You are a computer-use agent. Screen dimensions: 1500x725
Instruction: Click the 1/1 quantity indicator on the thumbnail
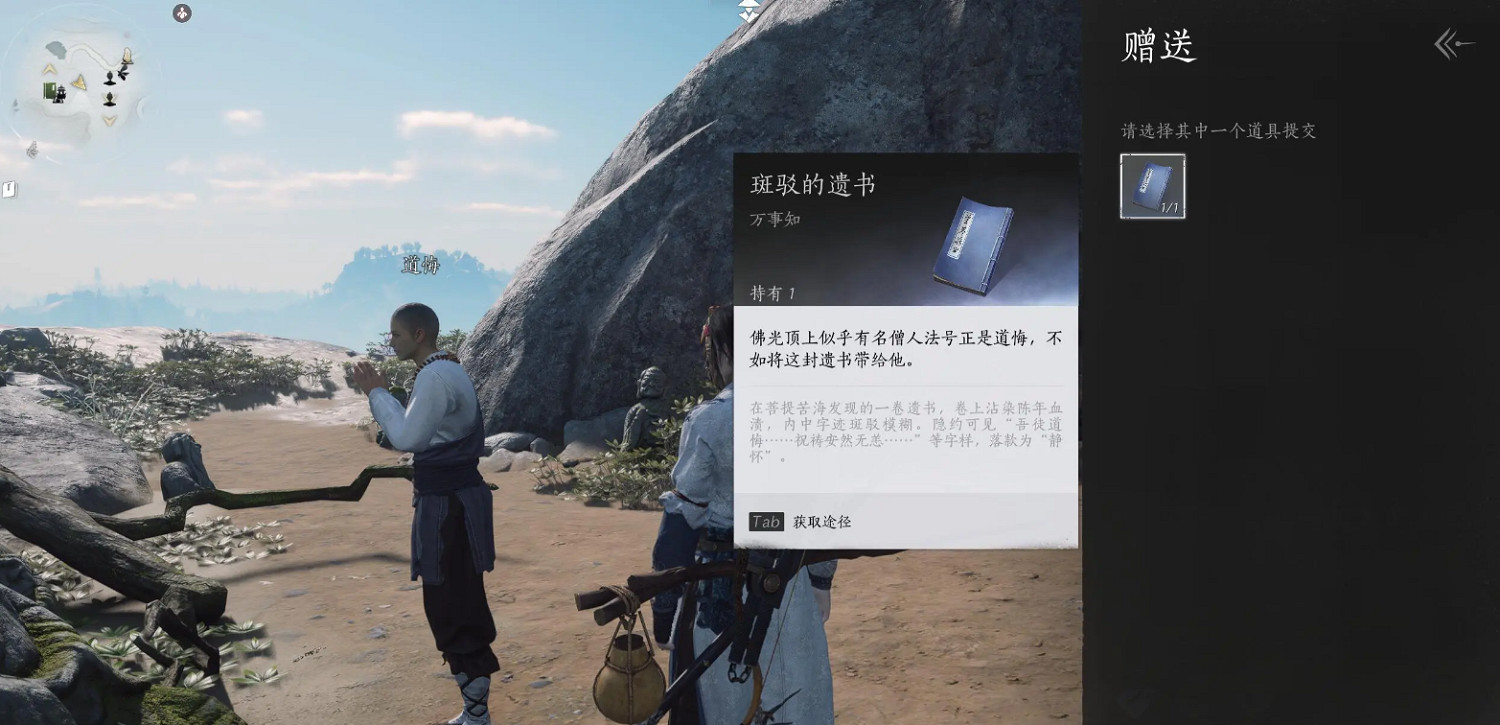1172,206
